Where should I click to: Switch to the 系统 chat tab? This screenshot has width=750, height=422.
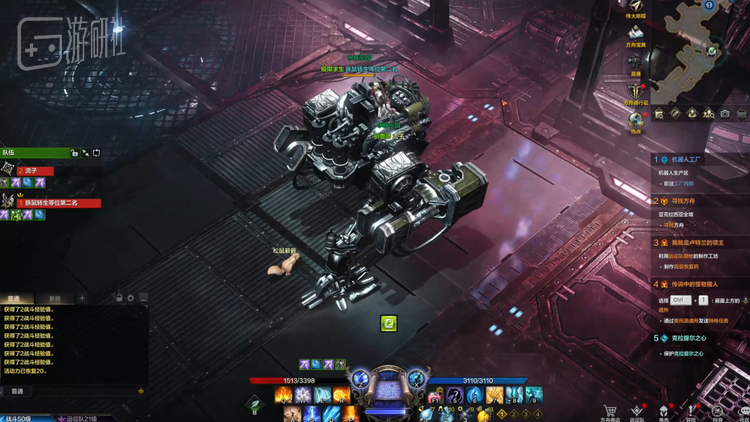55,299
